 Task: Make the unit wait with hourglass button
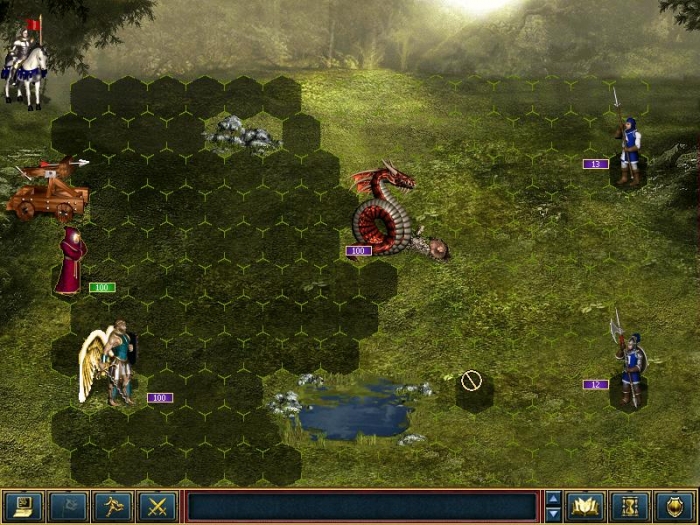click(629, 506)
